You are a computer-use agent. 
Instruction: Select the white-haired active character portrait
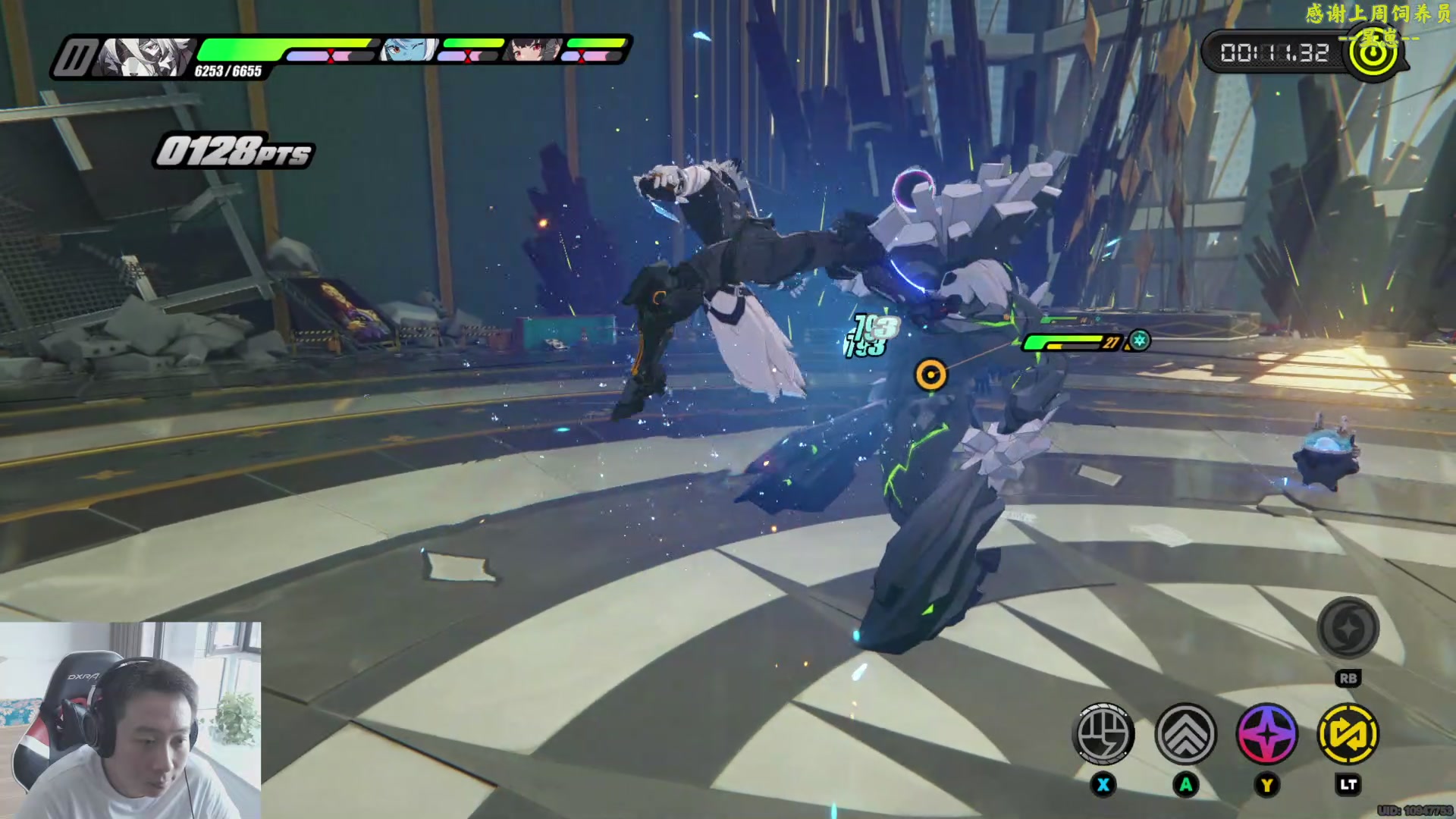(x=144, y=58)
